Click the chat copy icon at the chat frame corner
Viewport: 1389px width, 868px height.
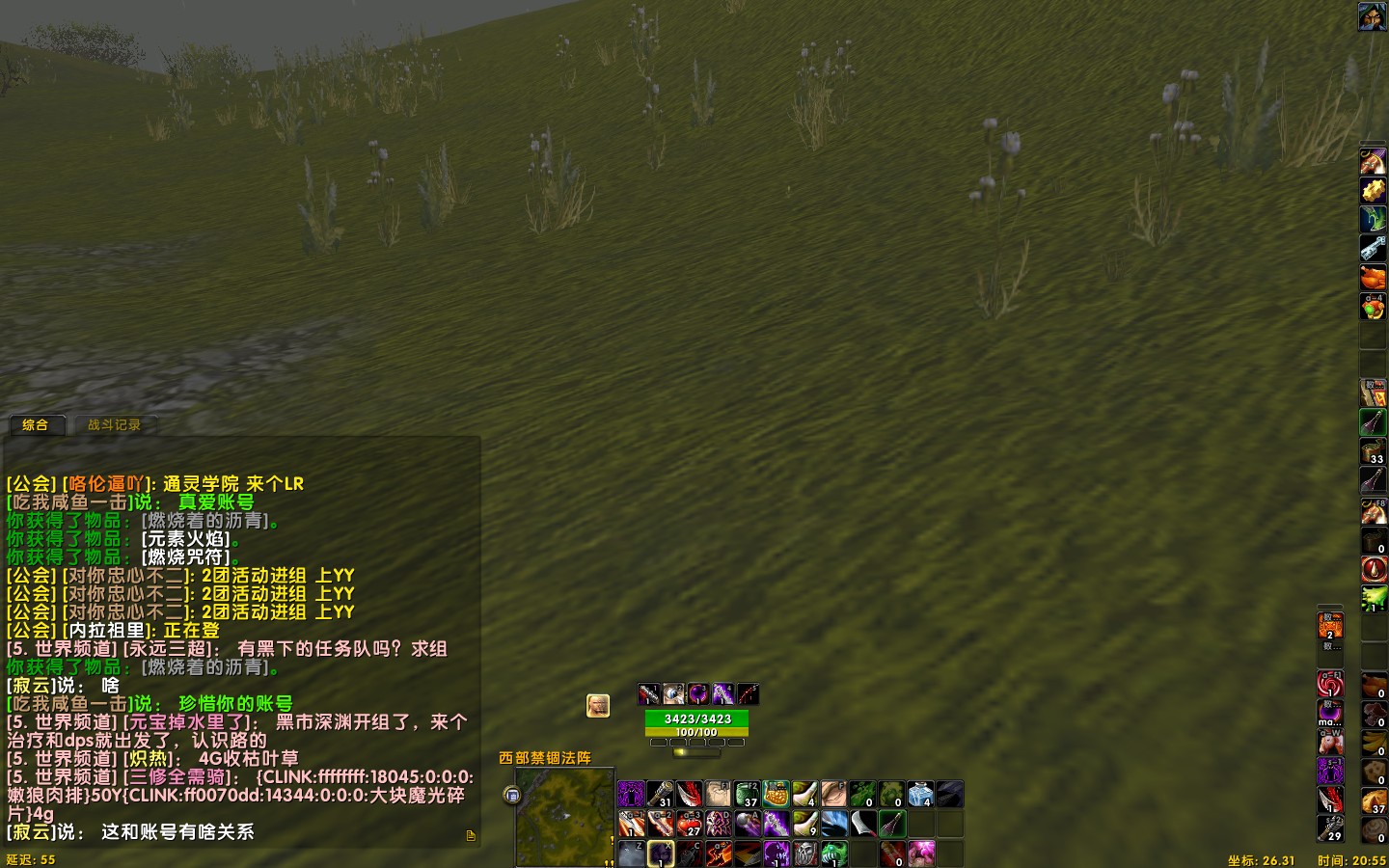(x=469, y=837)
